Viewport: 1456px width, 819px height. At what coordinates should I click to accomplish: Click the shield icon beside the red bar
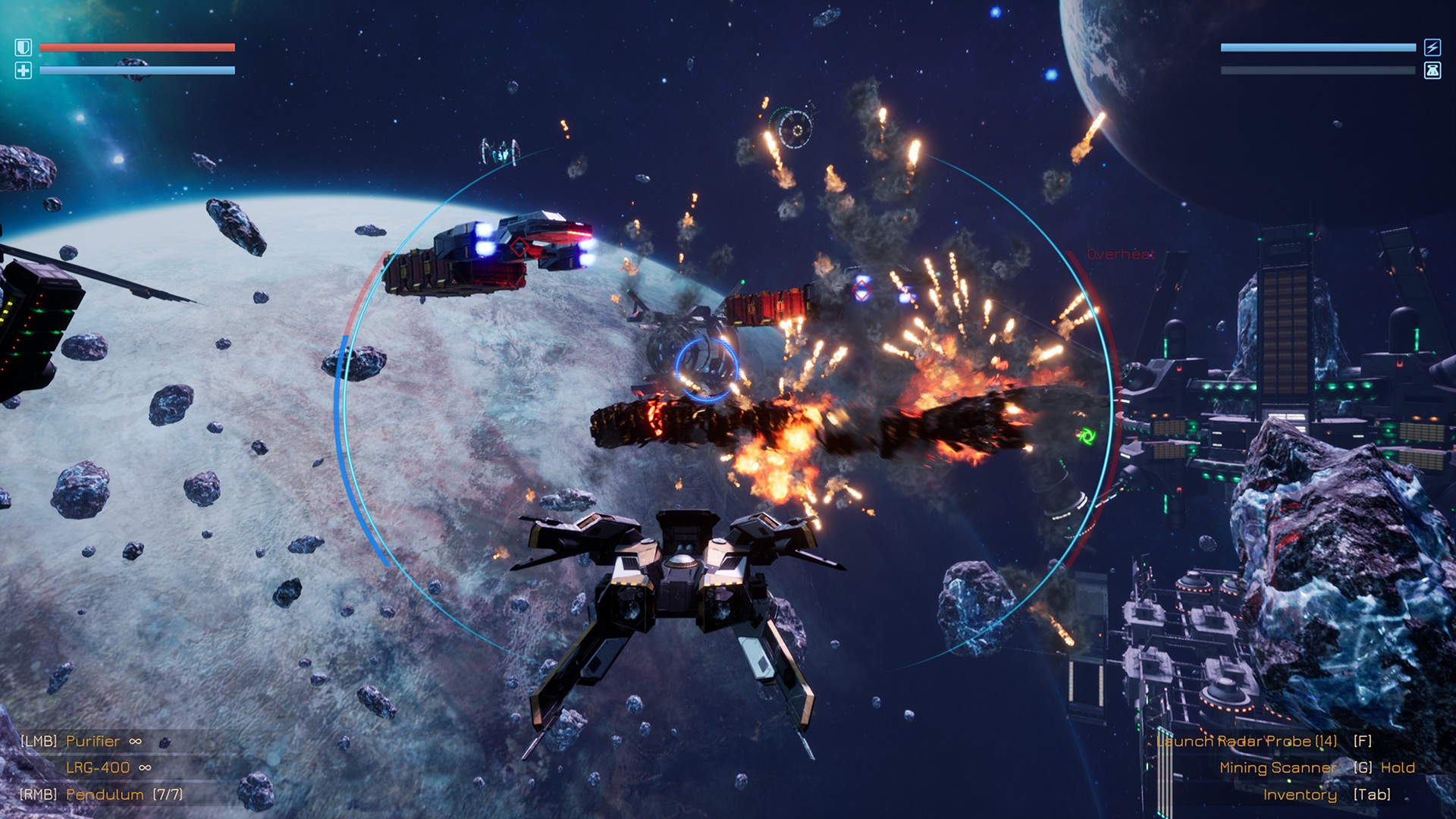[x=23, y=47]
